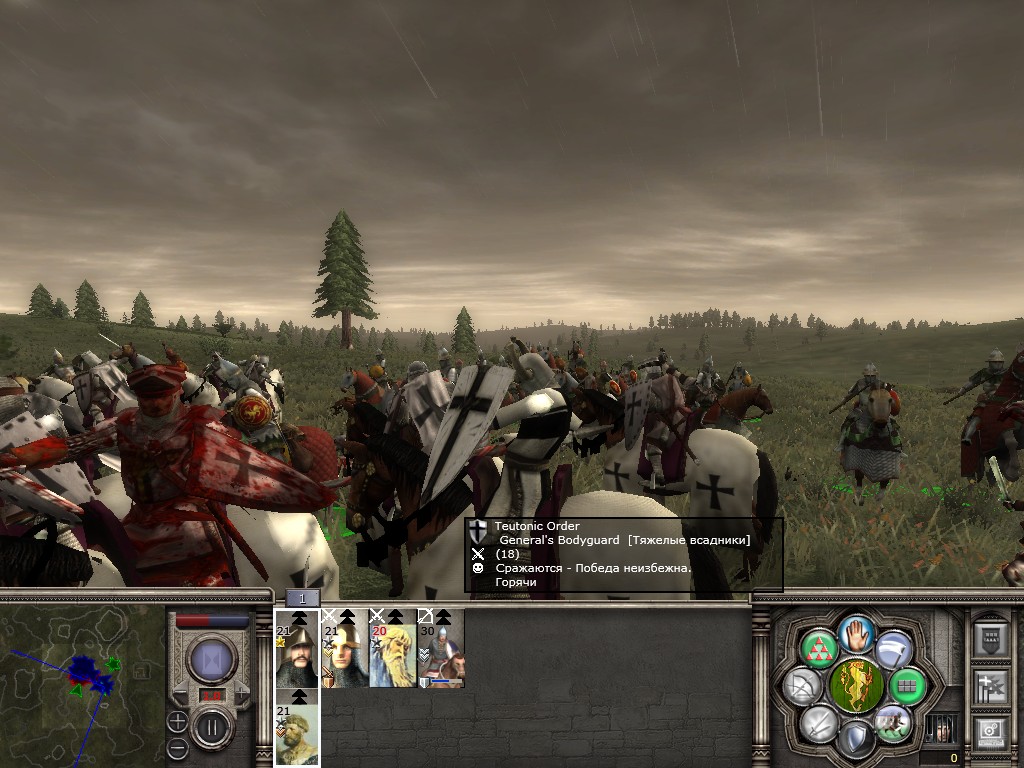
Task: Click the faction lion emblem button
Action: point(857,686)
